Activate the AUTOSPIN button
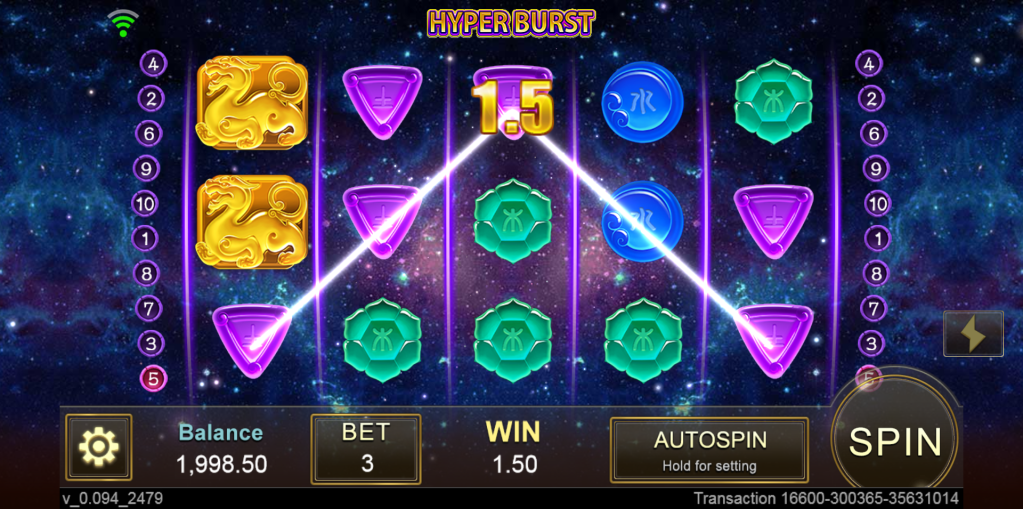The width and height of the screenshot is (1023, 509). 709,450
